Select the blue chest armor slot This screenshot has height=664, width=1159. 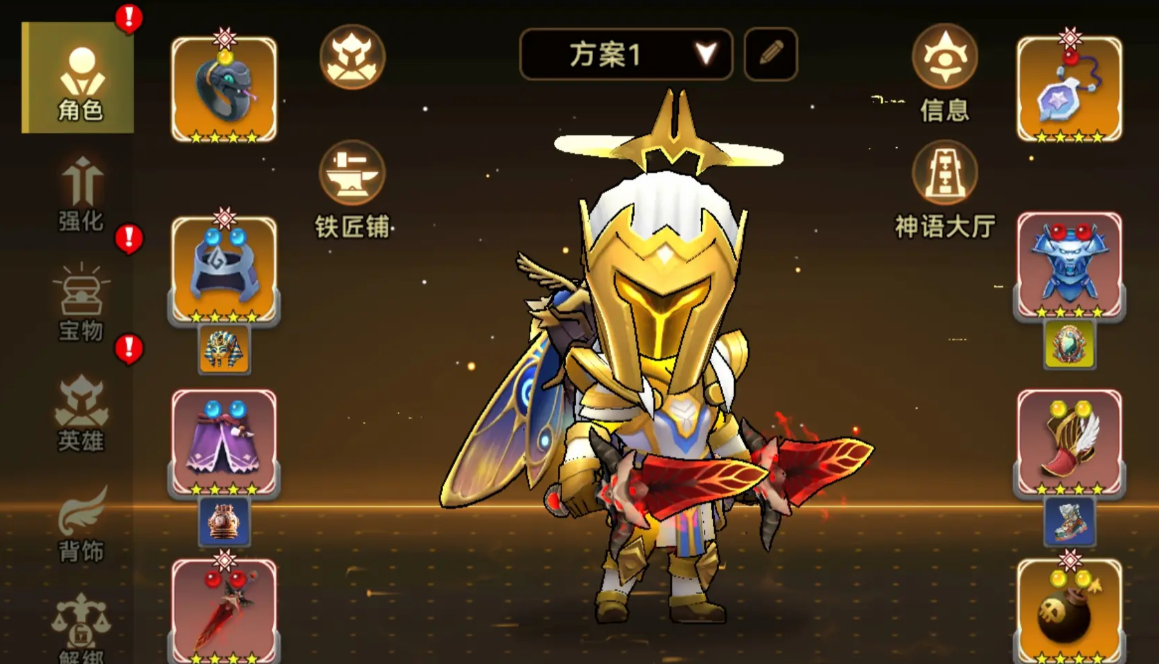pos(1069,265)
